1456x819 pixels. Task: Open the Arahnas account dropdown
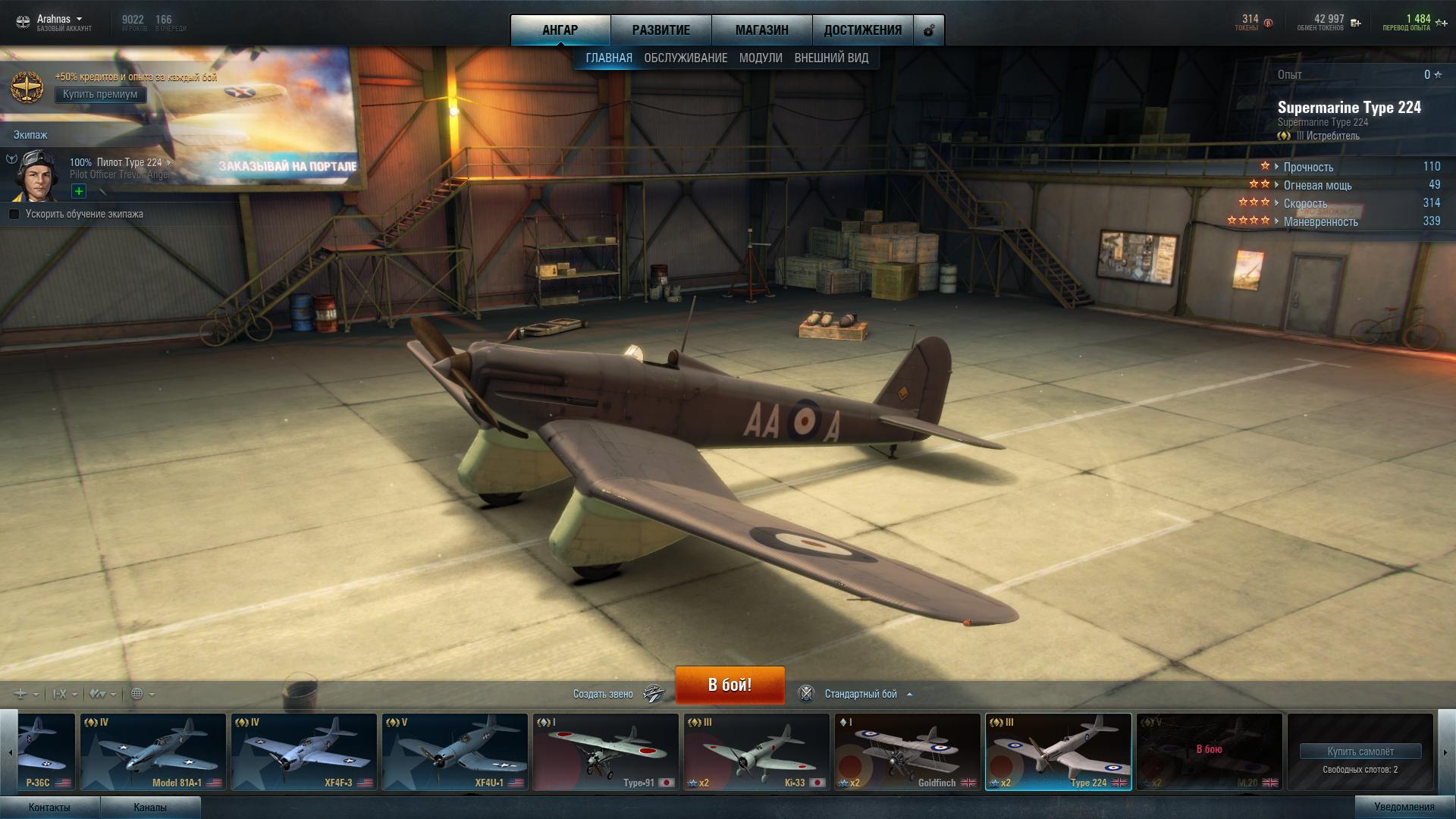(x=59, y=20)
